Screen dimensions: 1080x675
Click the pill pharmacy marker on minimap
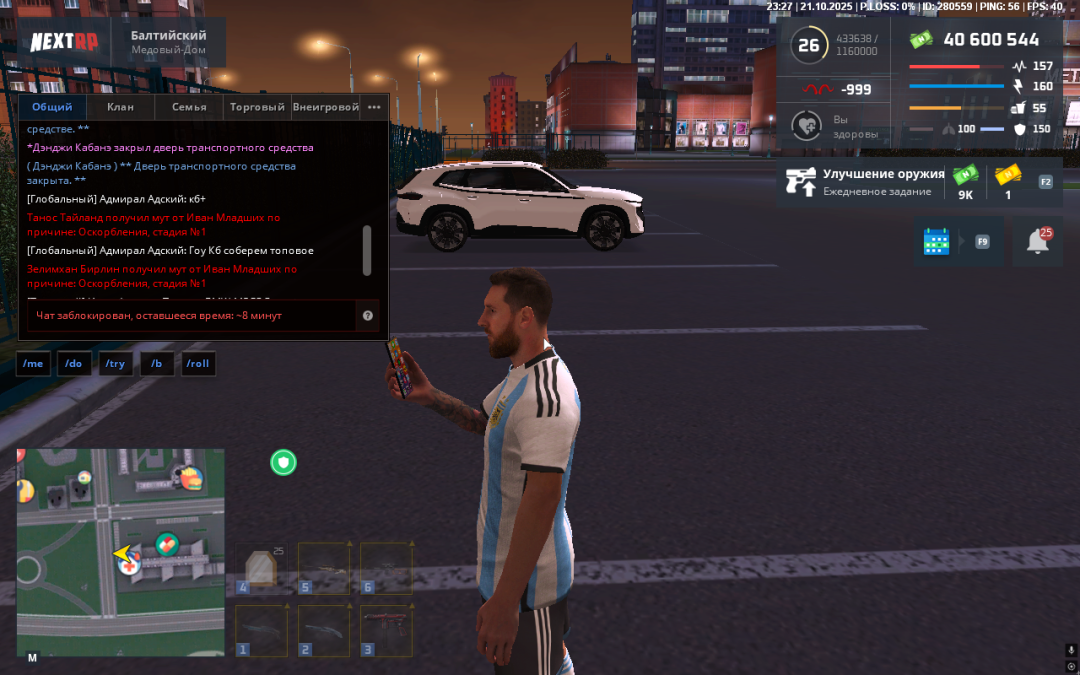(x=167, y=545)
